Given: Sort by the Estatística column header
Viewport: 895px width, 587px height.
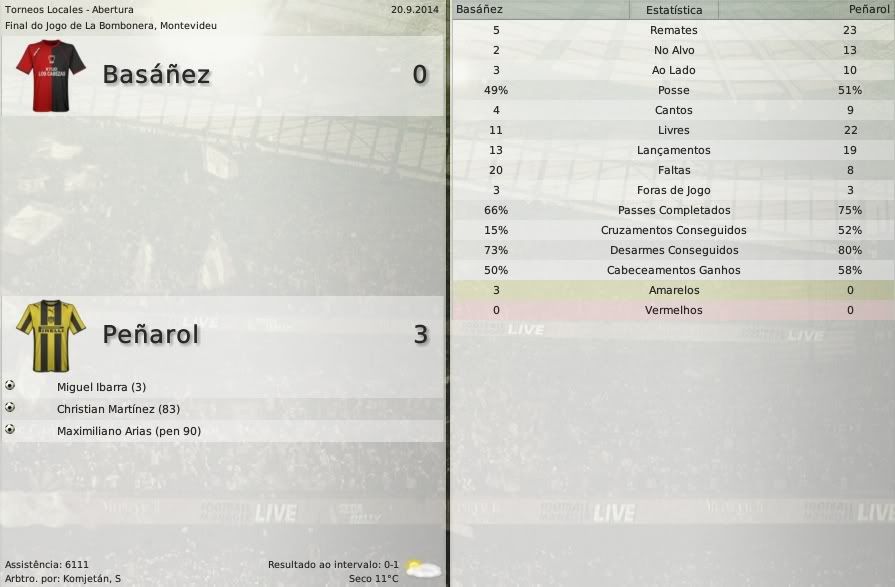Looking at the screenshot, I should pos(673,10).
